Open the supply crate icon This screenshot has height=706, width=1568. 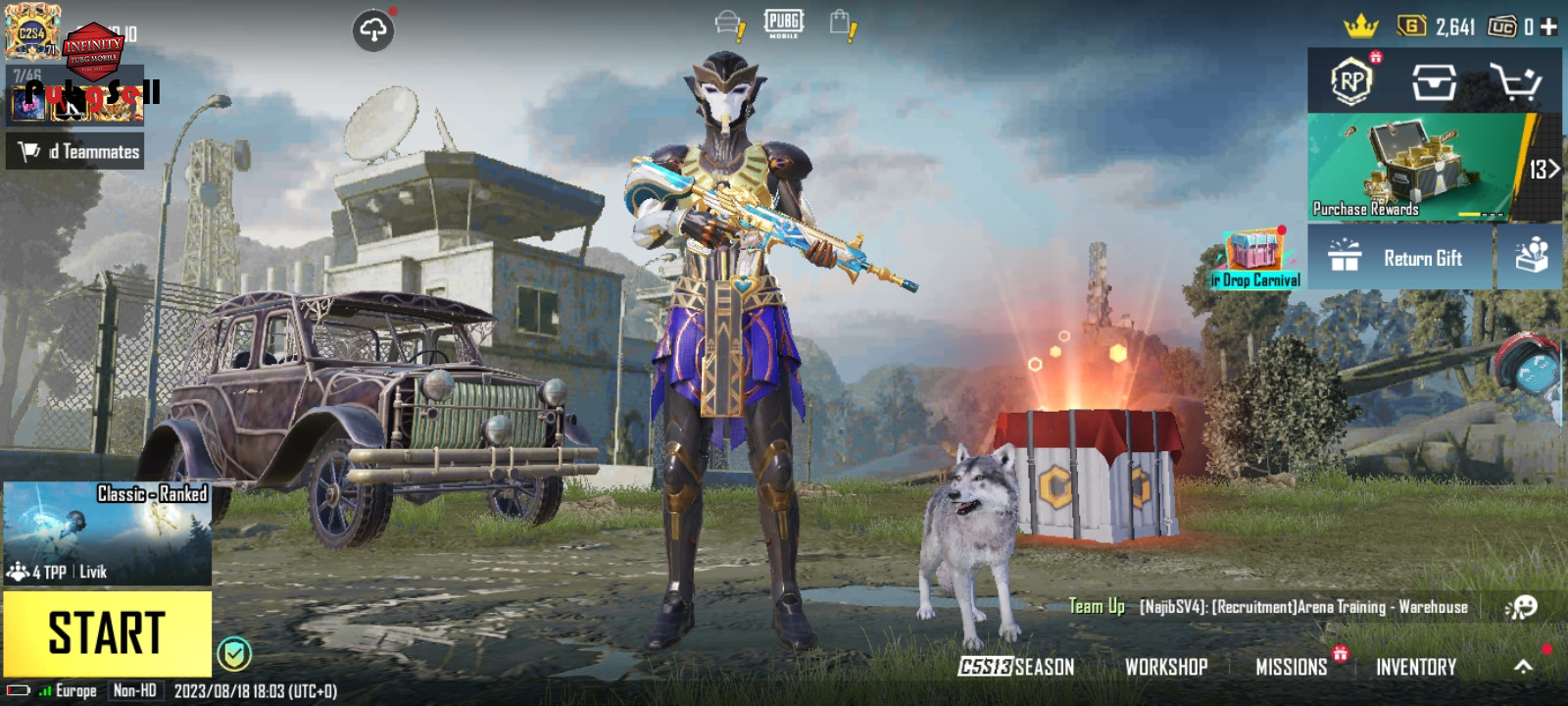pos(1433,82)
